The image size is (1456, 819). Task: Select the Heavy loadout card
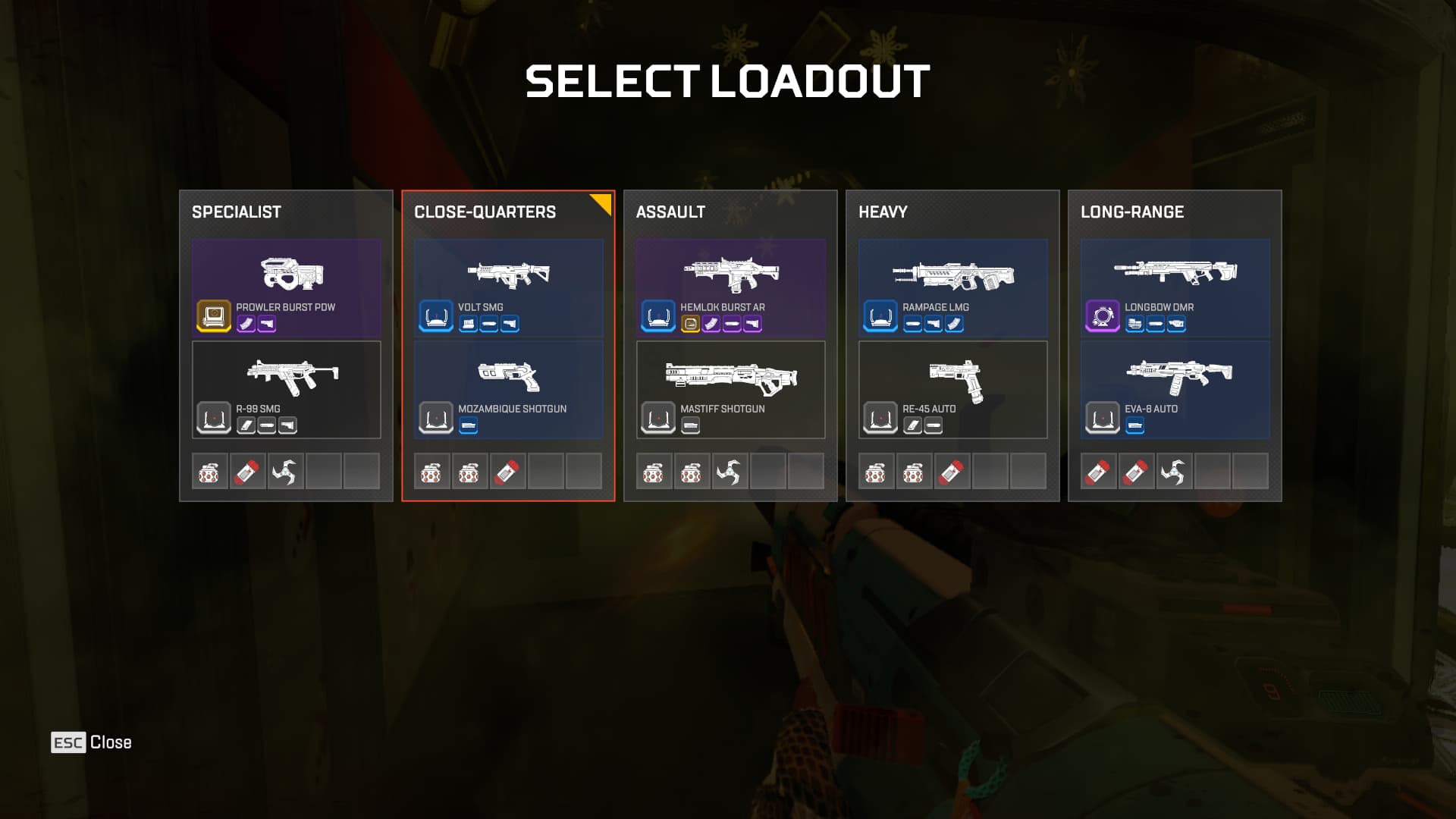pyautogui.click(x=953, y=212)
